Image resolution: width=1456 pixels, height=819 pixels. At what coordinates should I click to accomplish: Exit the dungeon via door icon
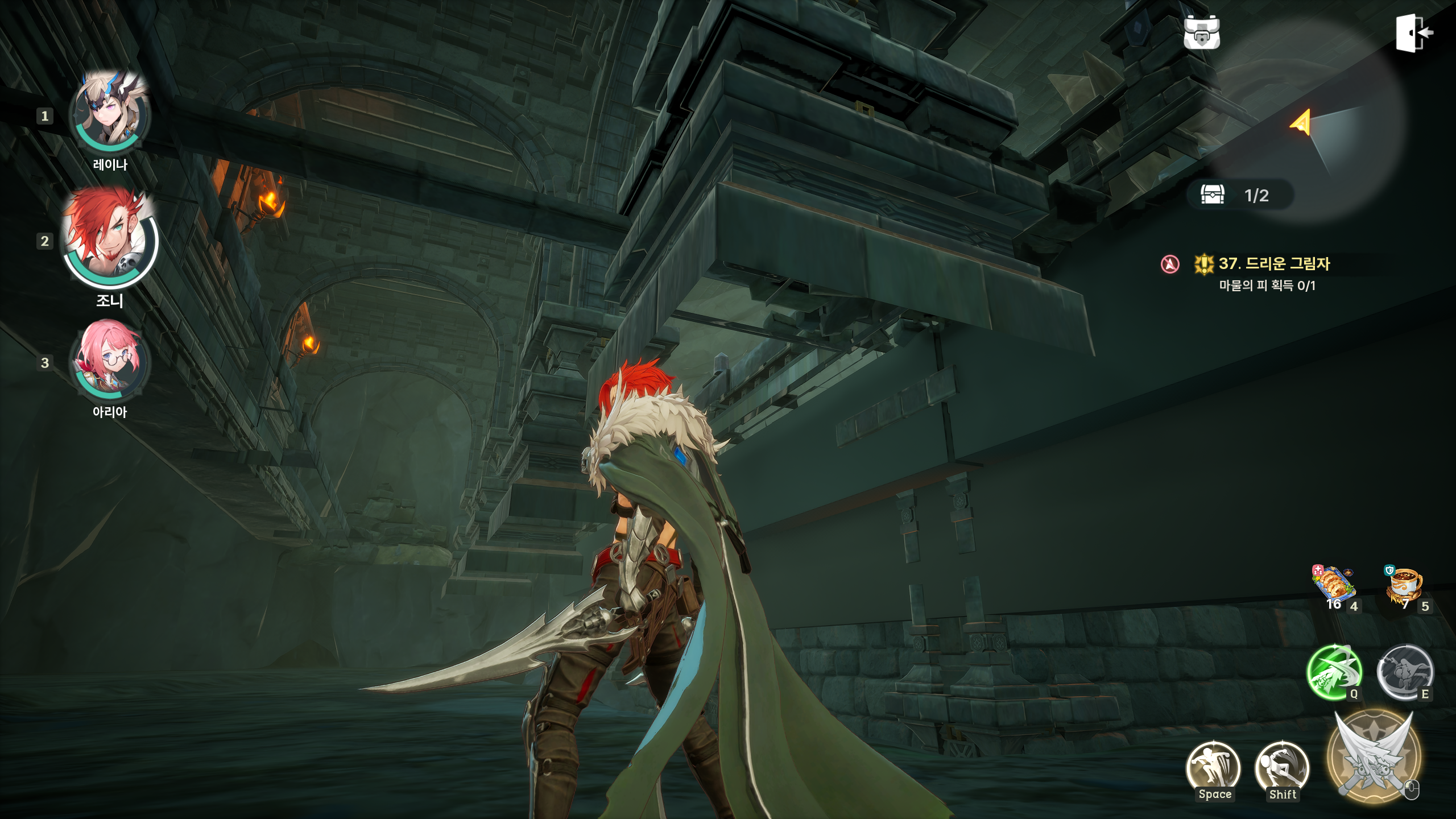pos(1414,33)
